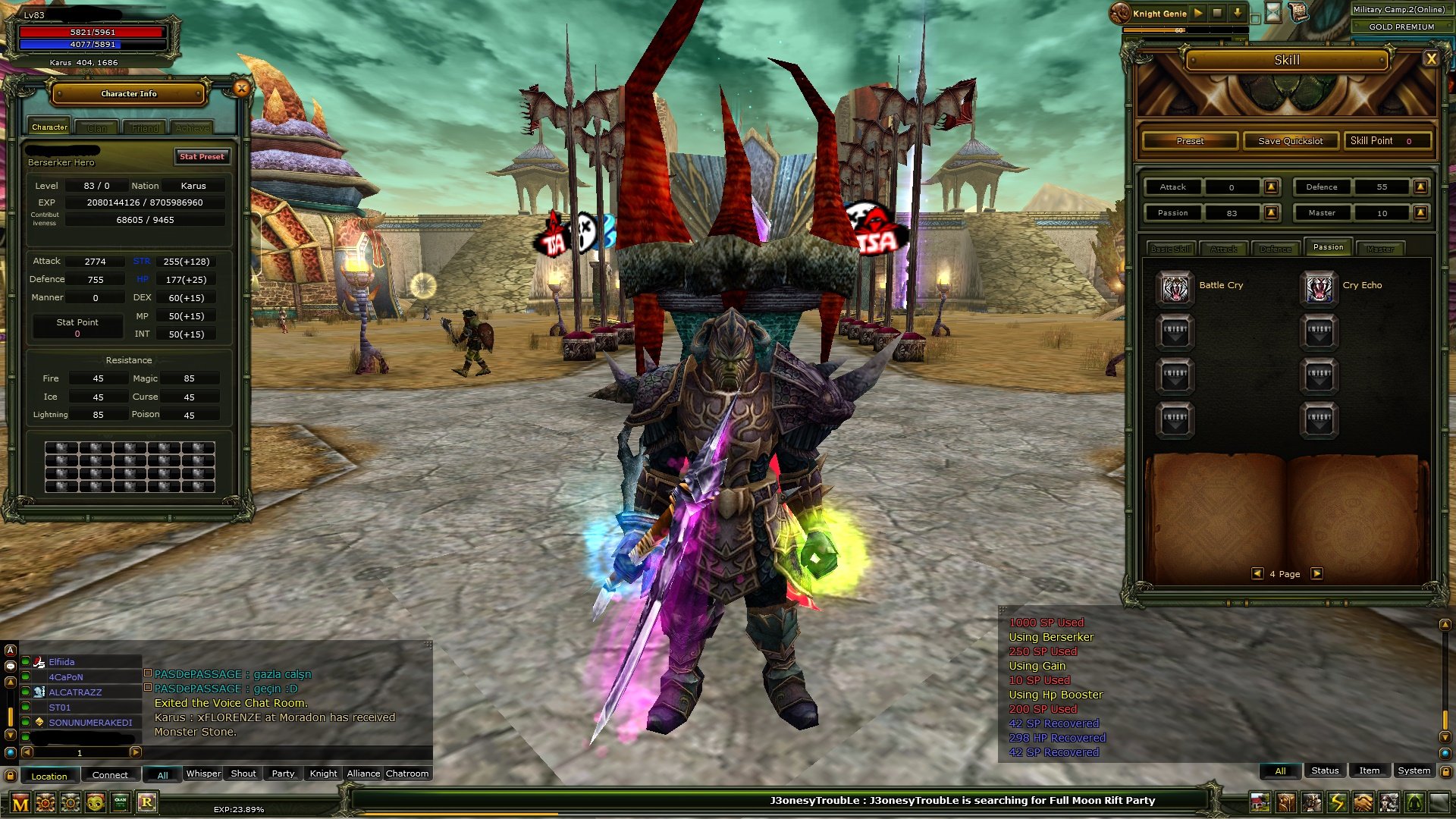Select the Party chat tab
Screen dimensions: 1456x819
click(x=283, y=773)
